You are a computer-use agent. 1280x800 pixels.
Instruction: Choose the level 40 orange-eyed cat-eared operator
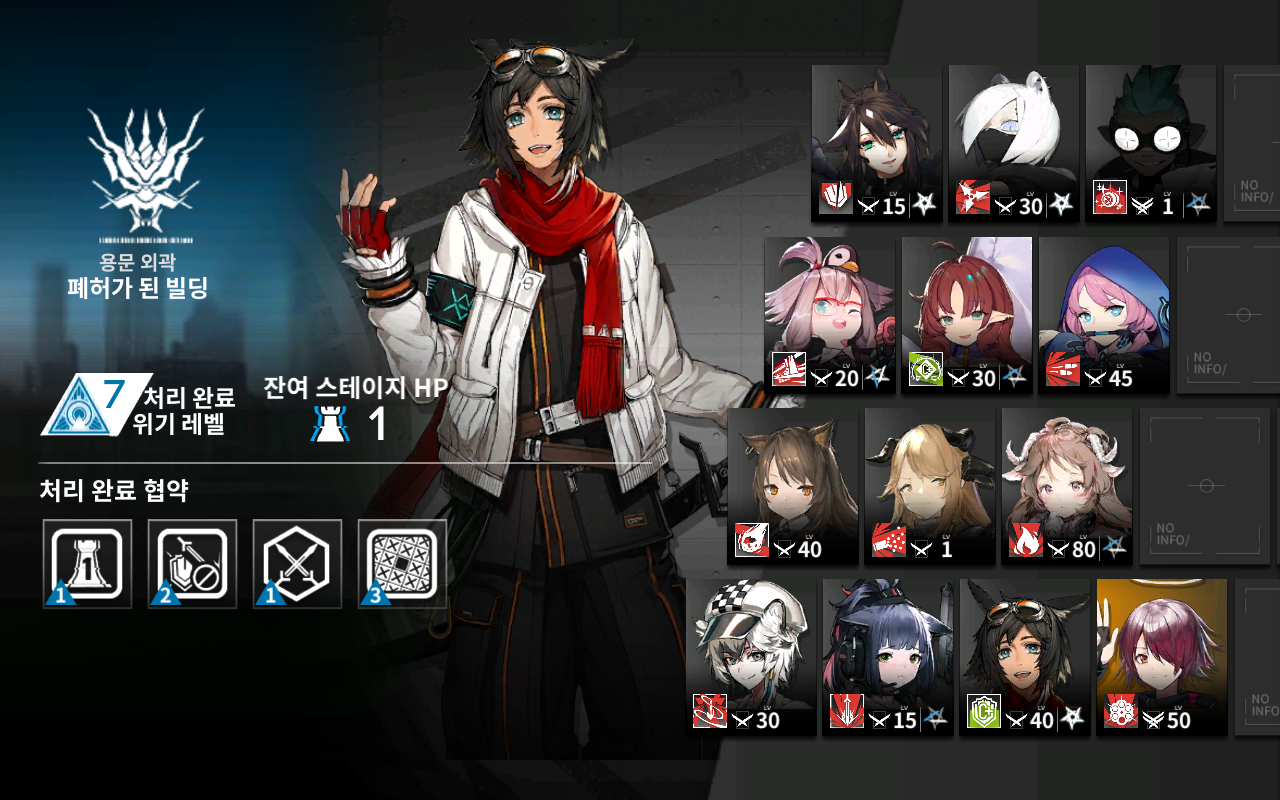point(792,485)
